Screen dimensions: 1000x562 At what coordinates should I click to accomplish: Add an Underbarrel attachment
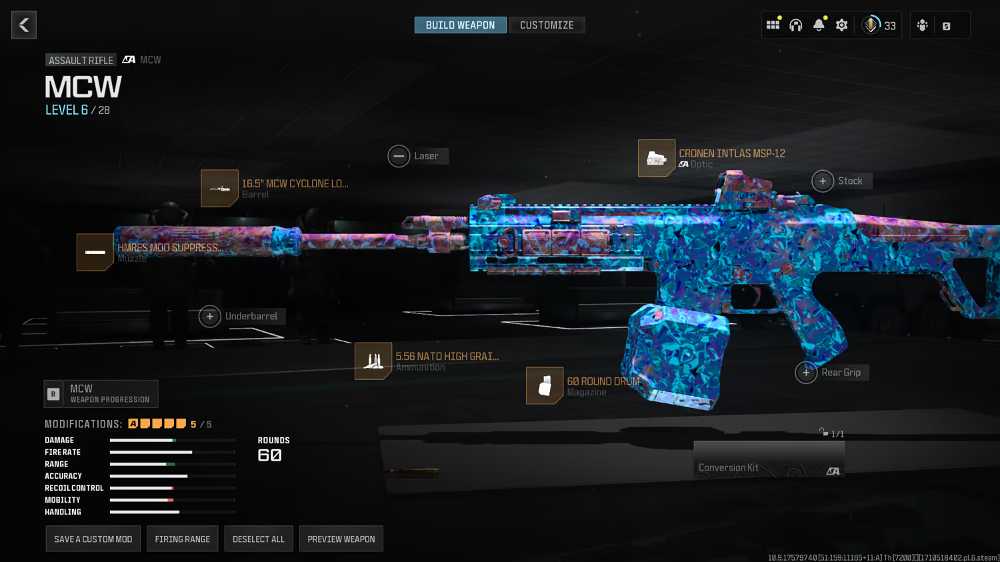210,316
